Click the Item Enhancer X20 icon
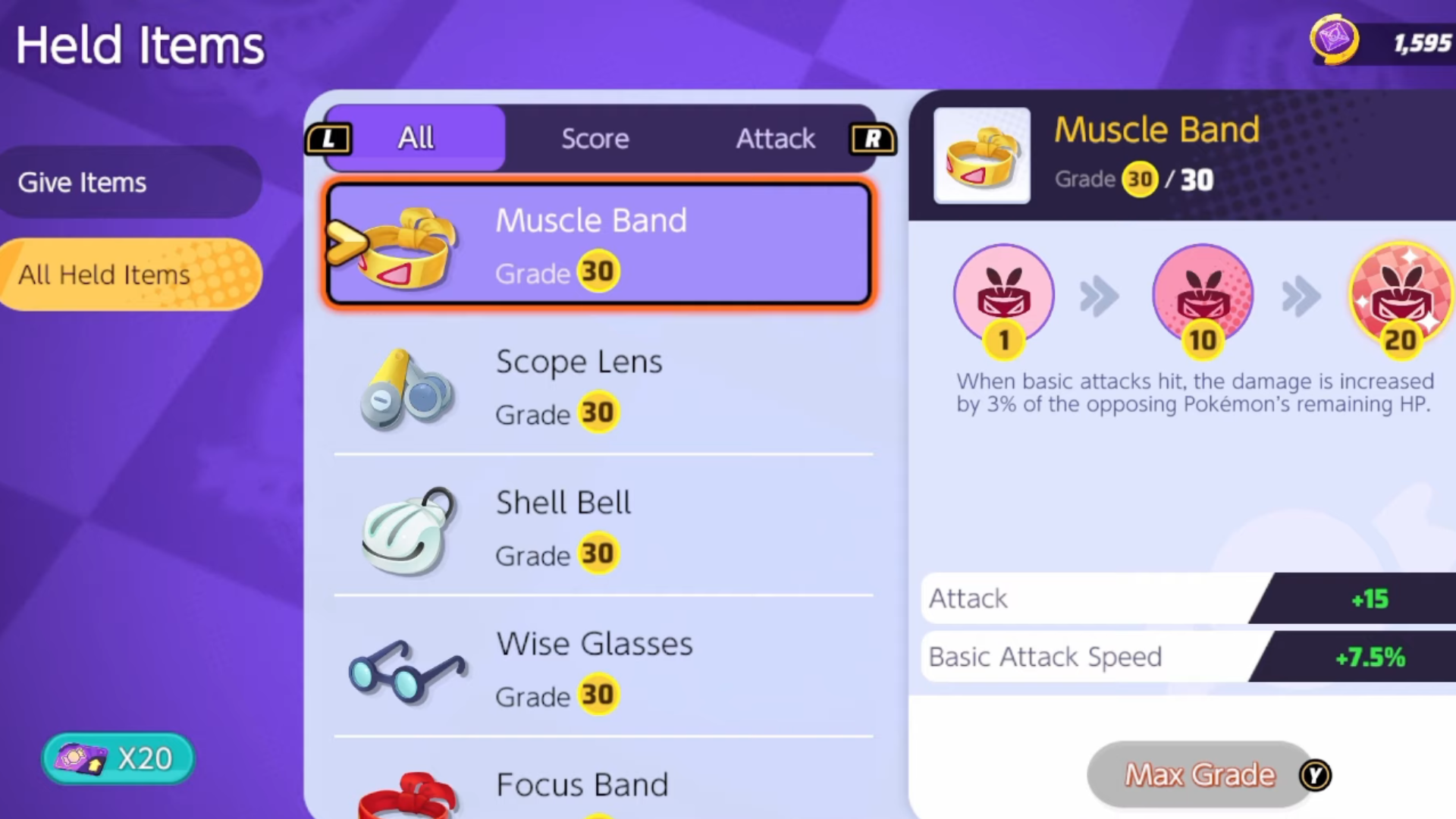The image size is (1456, 819). pyautogui.click(x=117, y=758)
